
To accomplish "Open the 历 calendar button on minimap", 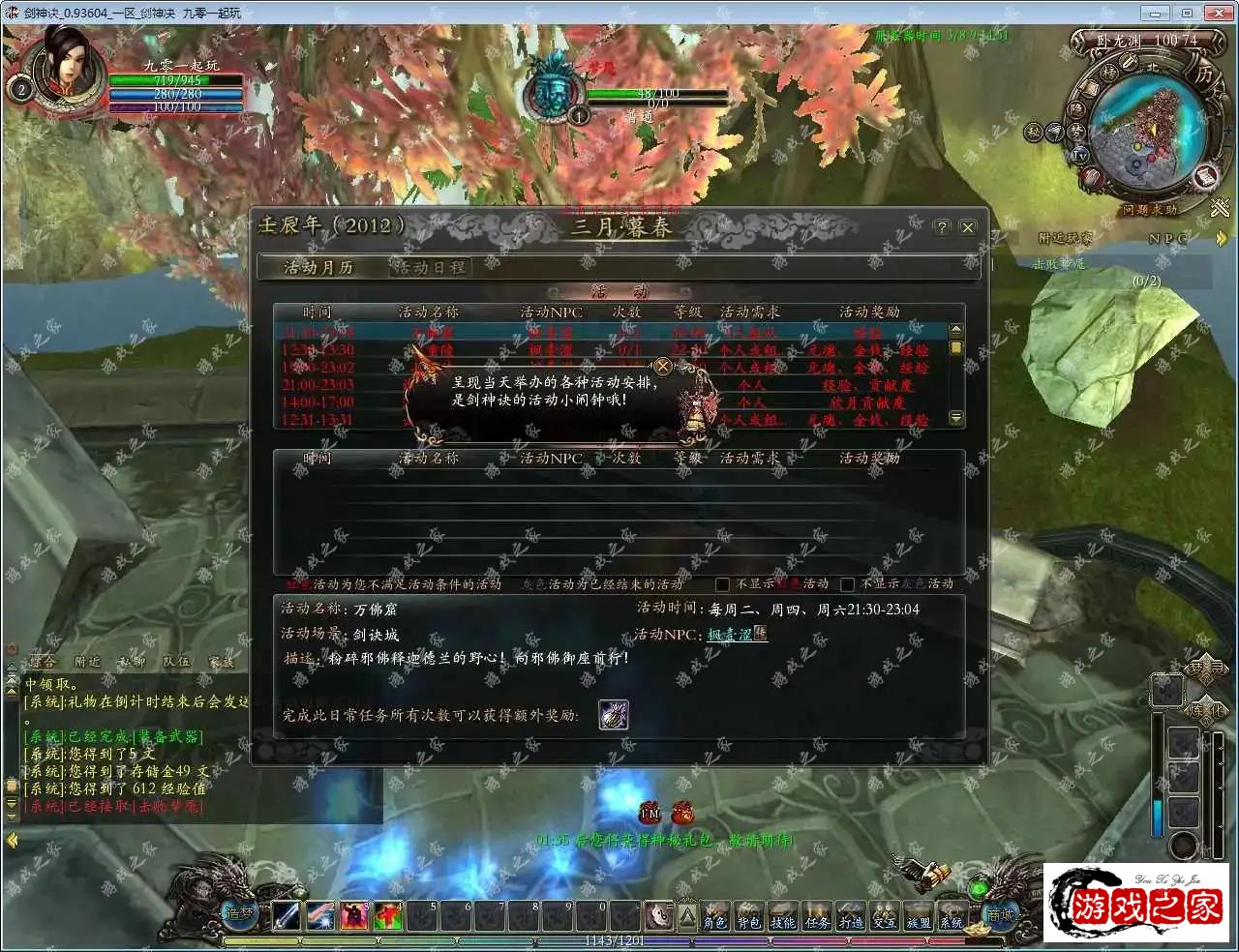I will 1203,74.
